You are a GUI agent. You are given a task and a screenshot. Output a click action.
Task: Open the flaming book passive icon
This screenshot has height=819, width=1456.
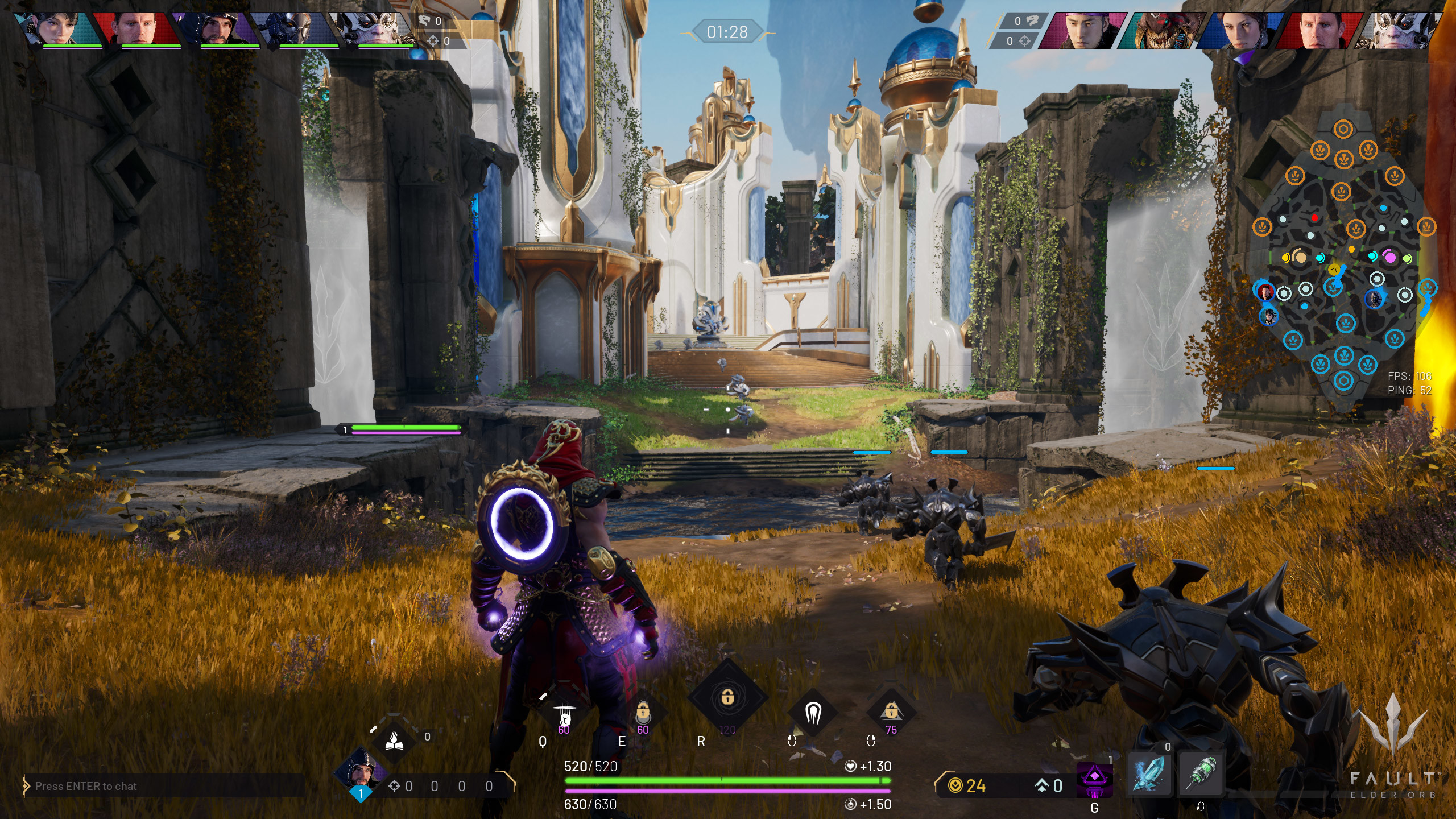394,739
